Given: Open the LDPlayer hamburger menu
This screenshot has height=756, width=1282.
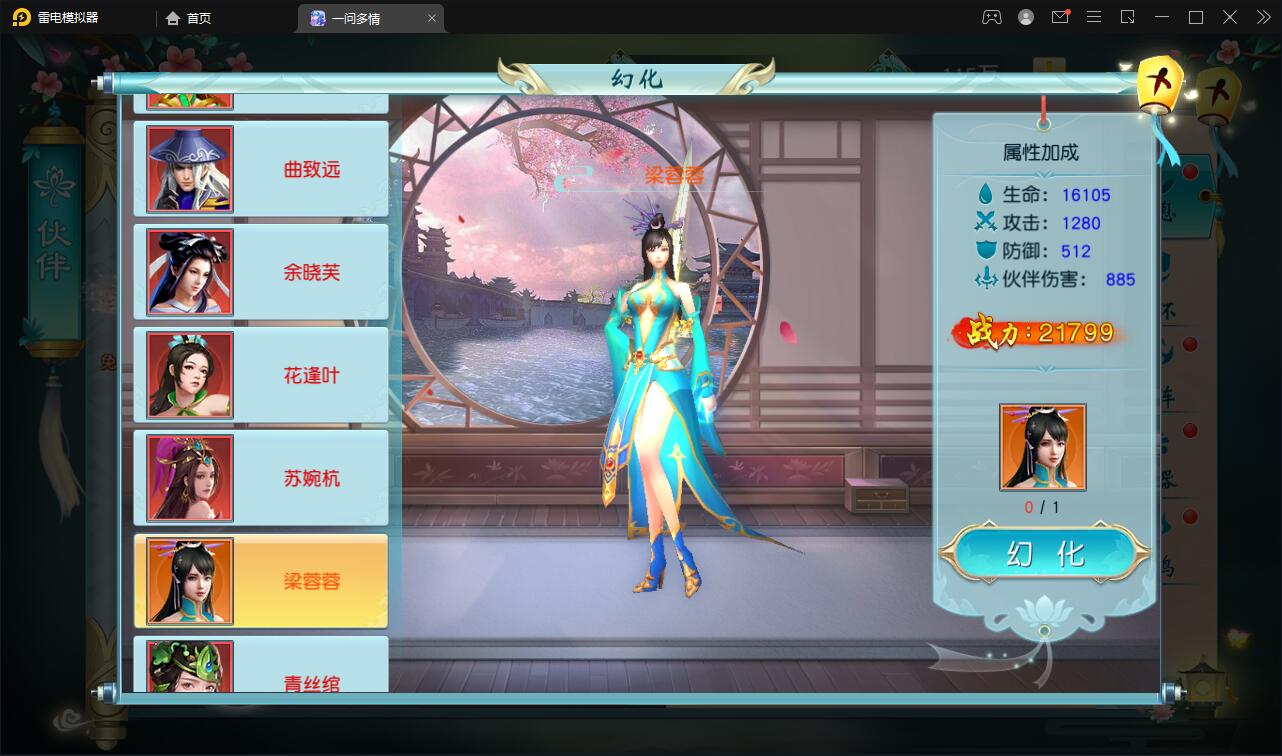Looking at the screenshot, I should point(1093,17).
